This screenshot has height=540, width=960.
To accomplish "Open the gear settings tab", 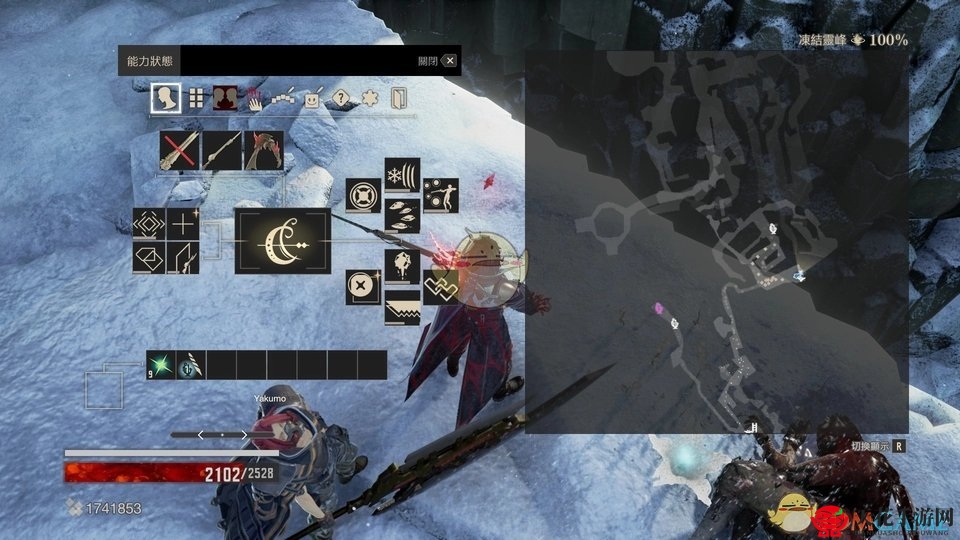I will (370, 99).
